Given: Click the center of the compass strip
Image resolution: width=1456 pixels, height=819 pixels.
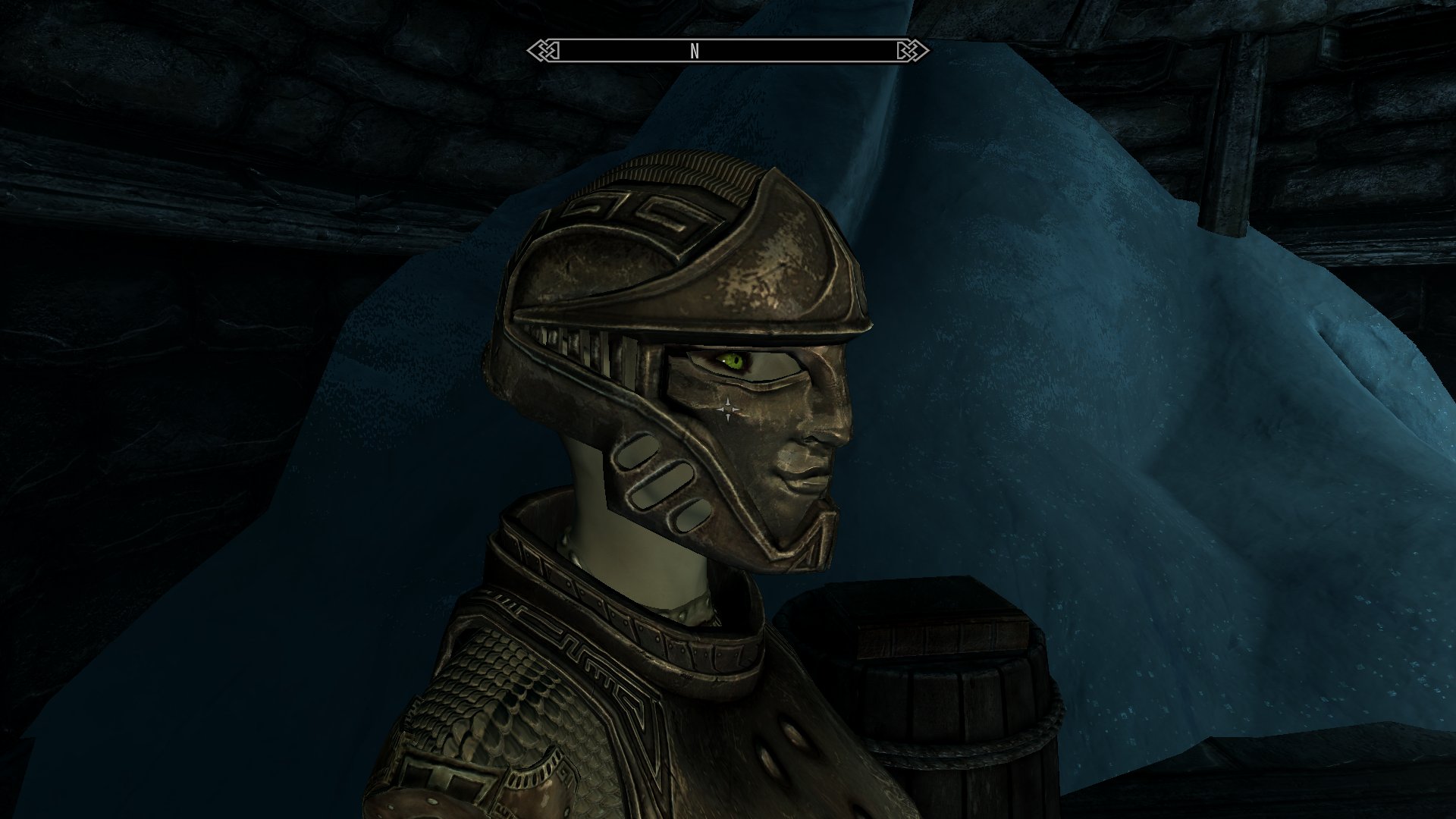Looking at the screenshot, I should click(x=728, y=52).
